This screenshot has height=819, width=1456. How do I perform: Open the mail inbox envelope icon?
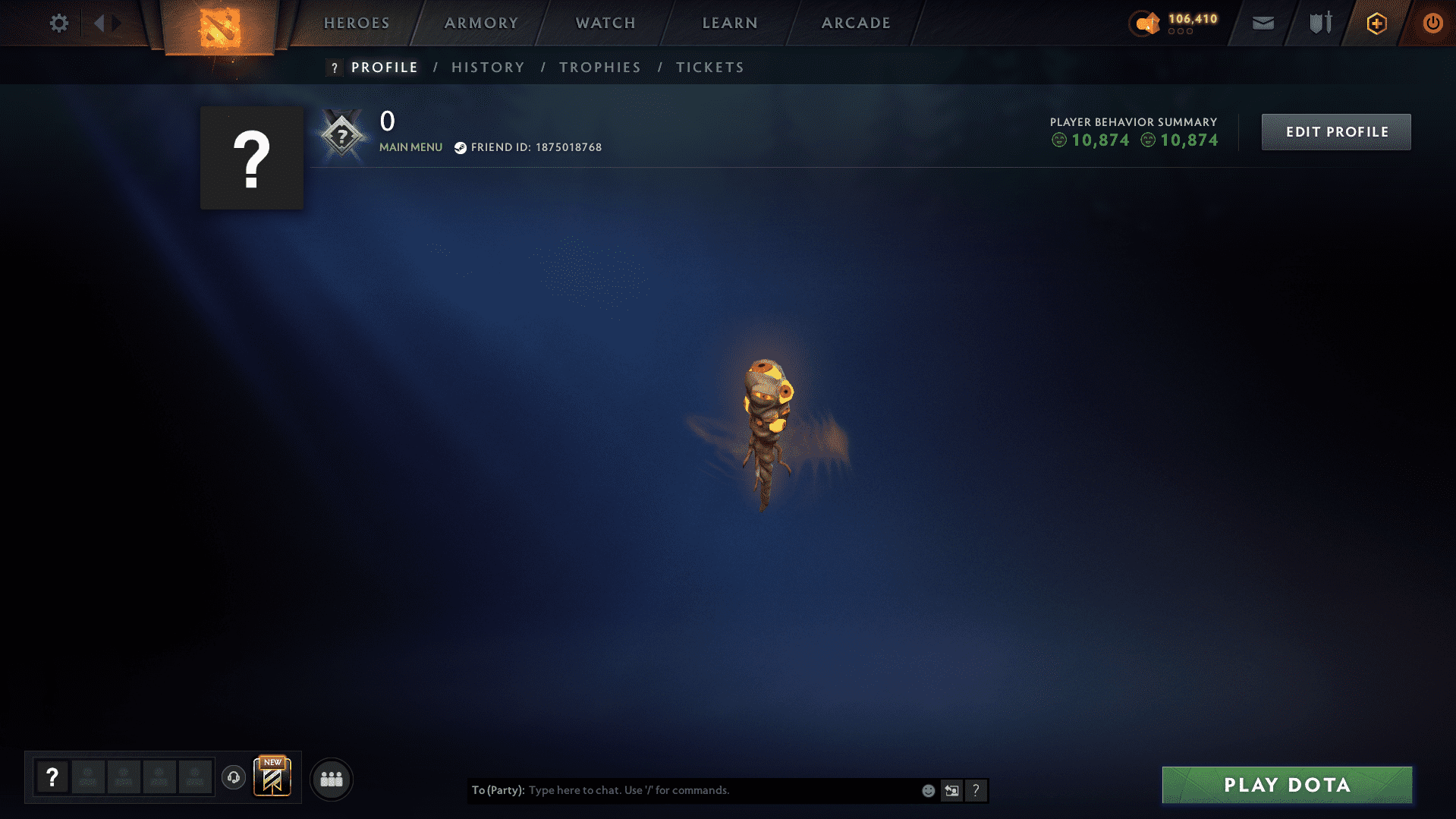click(1263, 23)
